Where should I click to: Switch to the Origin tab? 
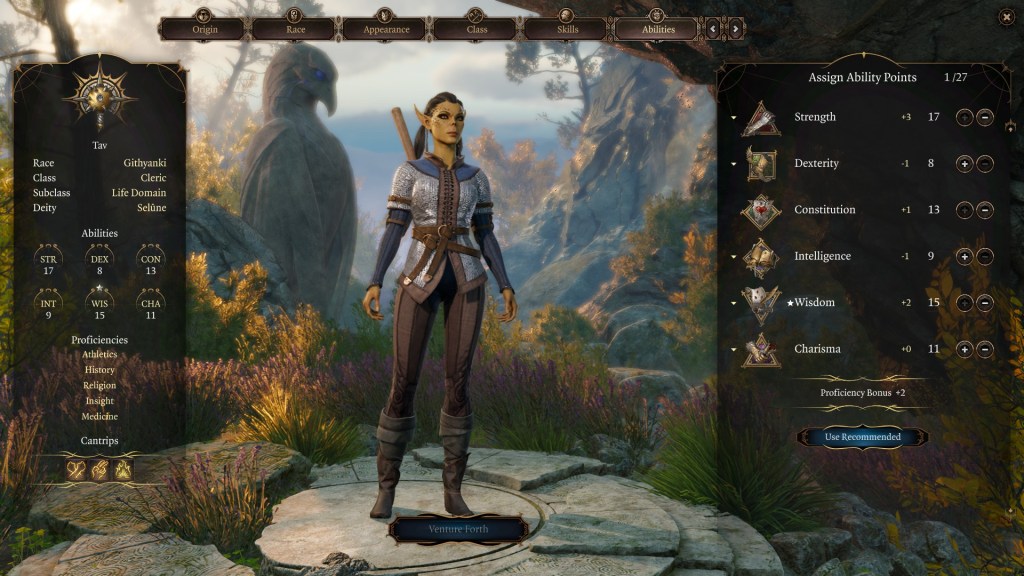202,28
